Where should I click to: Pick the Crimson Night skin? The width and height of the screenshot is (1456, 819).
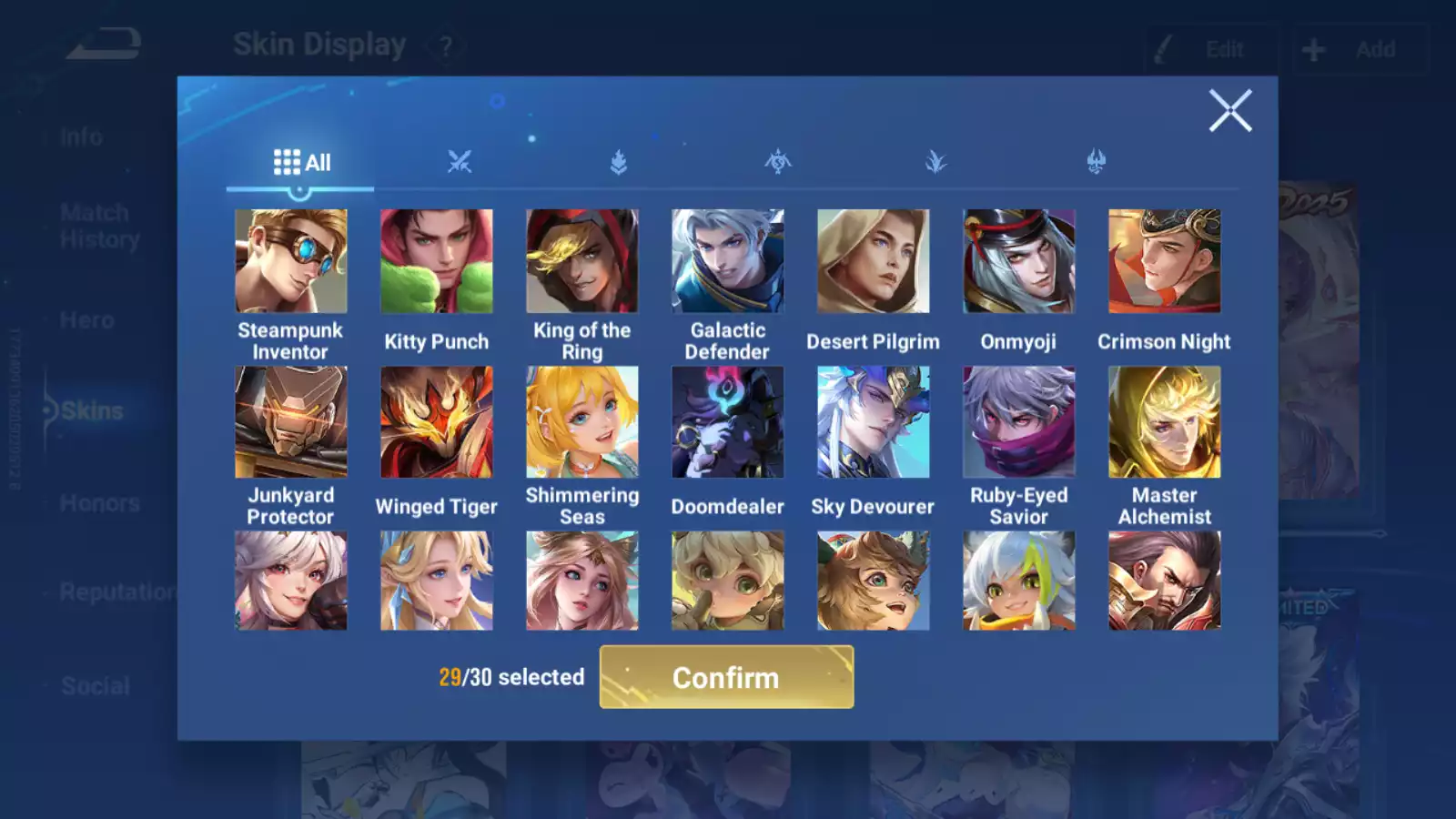pos(1165,262)
